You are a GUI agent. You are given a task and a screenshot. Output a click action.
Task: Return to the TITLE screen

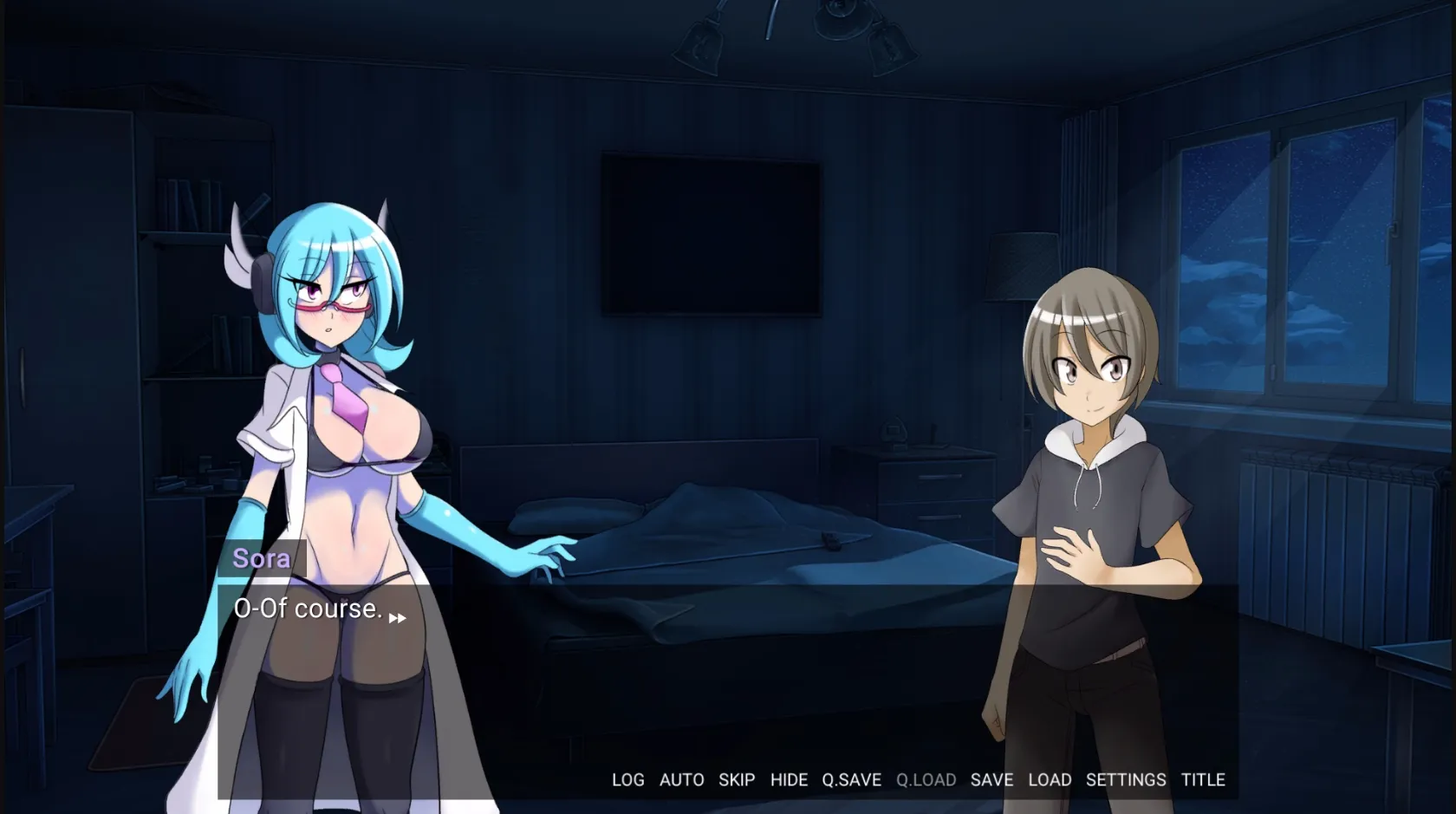coord(1202,779)
